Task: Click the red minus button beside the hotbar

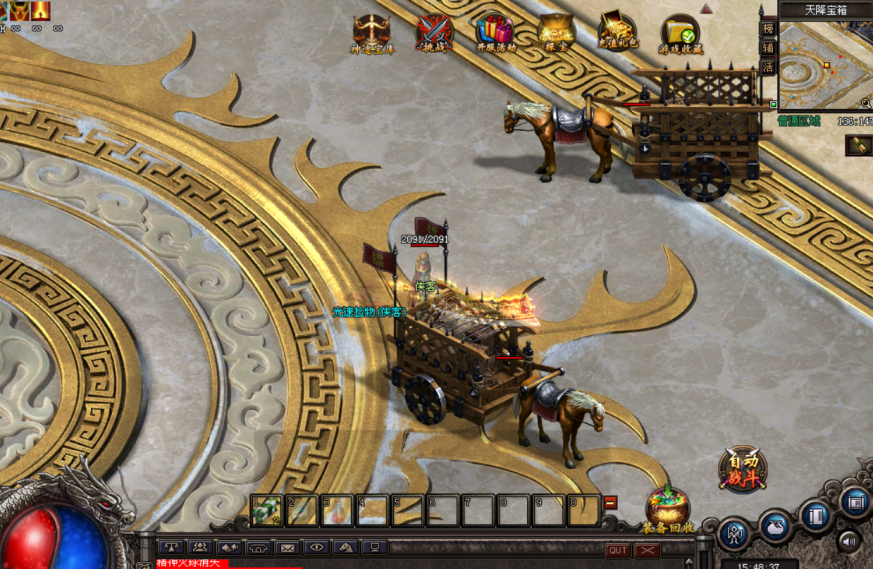Action: pyautogui.click(x=611, y=503)
